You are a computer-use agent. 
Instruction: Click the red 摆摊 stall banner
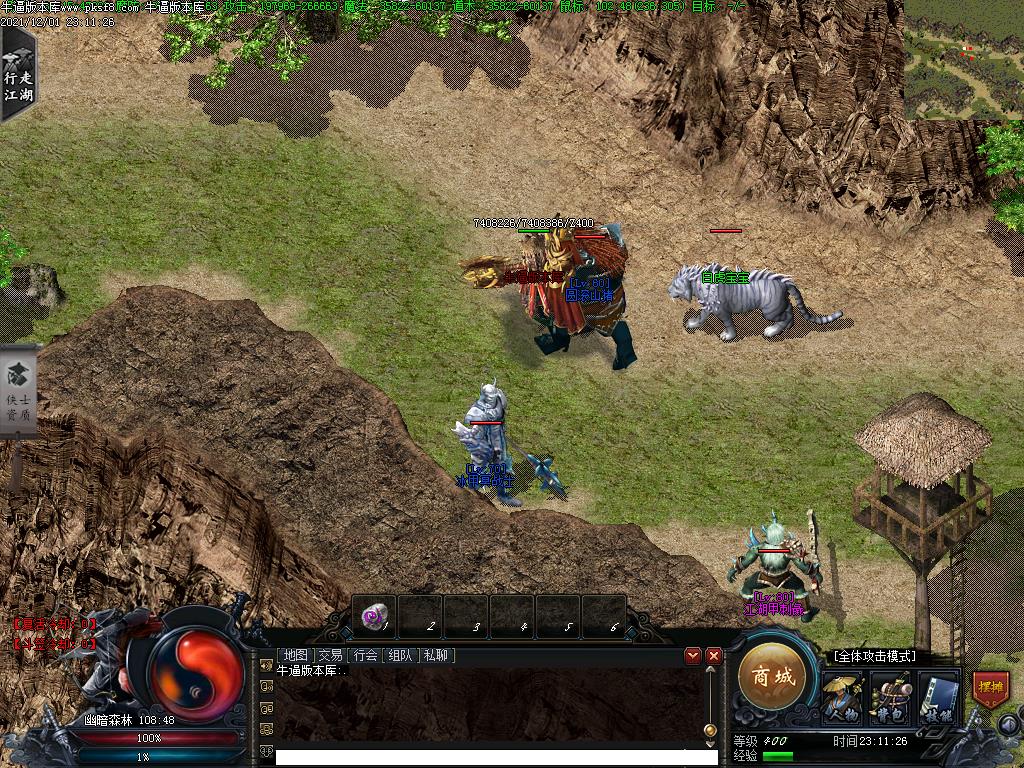[990, 688]
